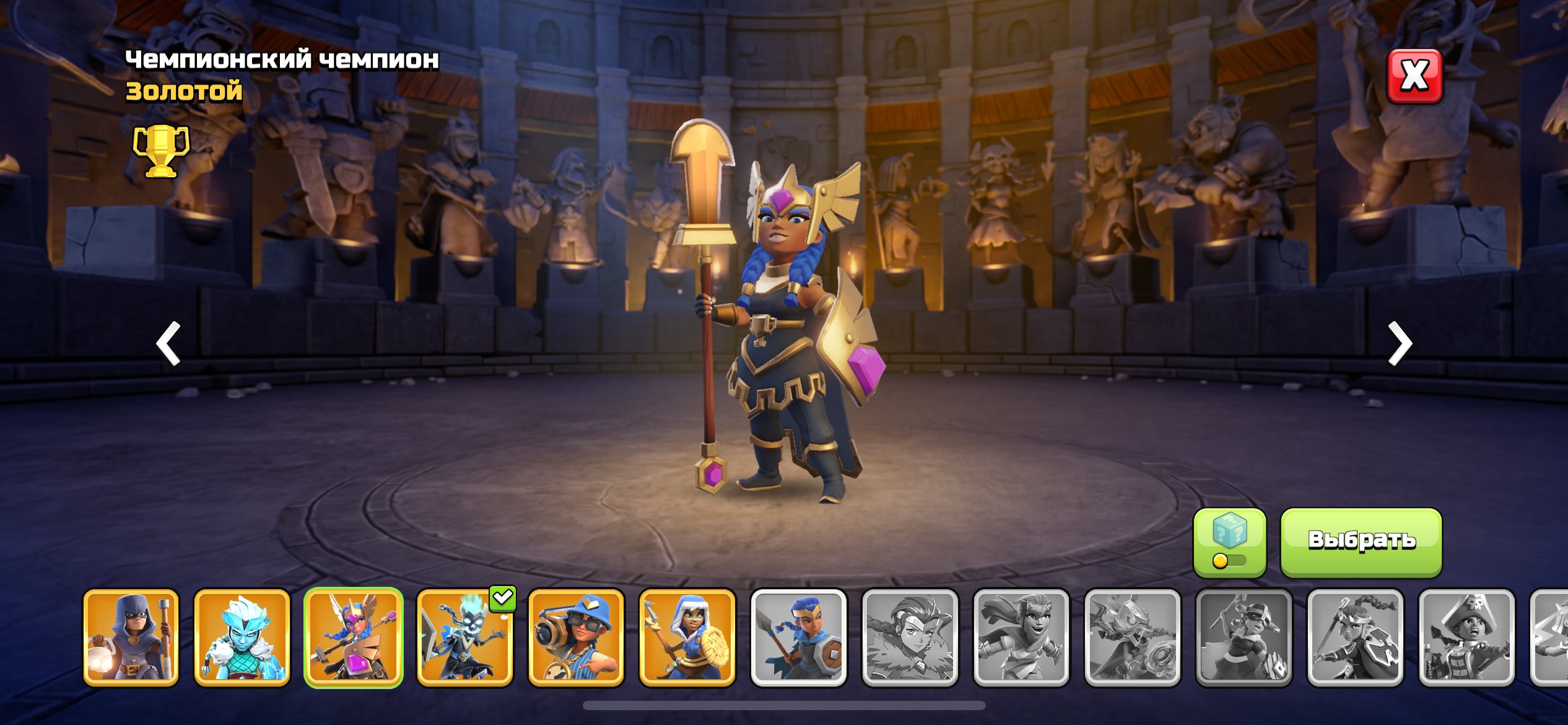Confirm the skin with the Выбрать button
This screenshot has height=725, width=1568.
click(1361, 542)
